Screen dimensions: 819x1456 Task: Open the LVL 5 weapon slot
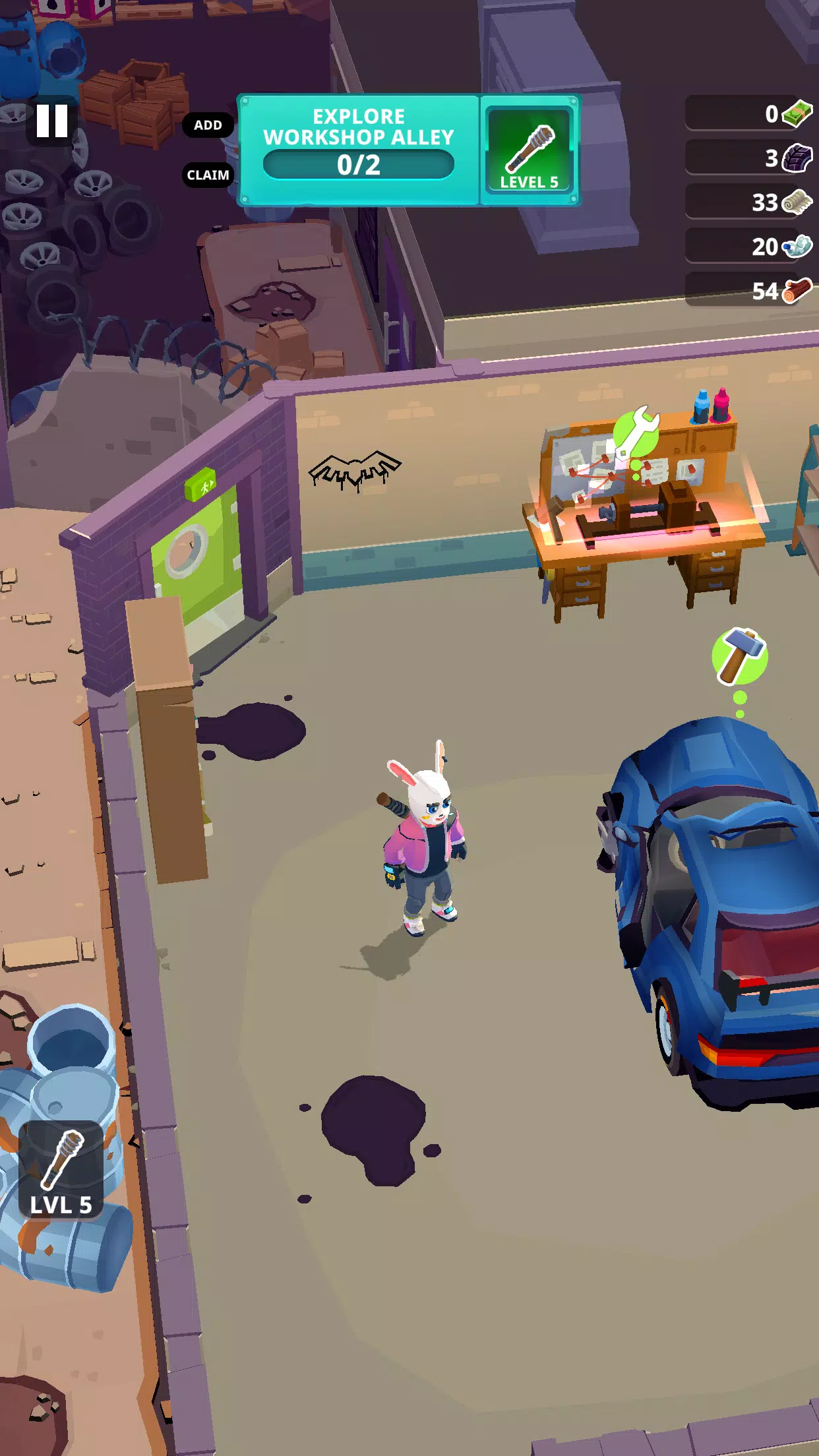pos(61,1170)
